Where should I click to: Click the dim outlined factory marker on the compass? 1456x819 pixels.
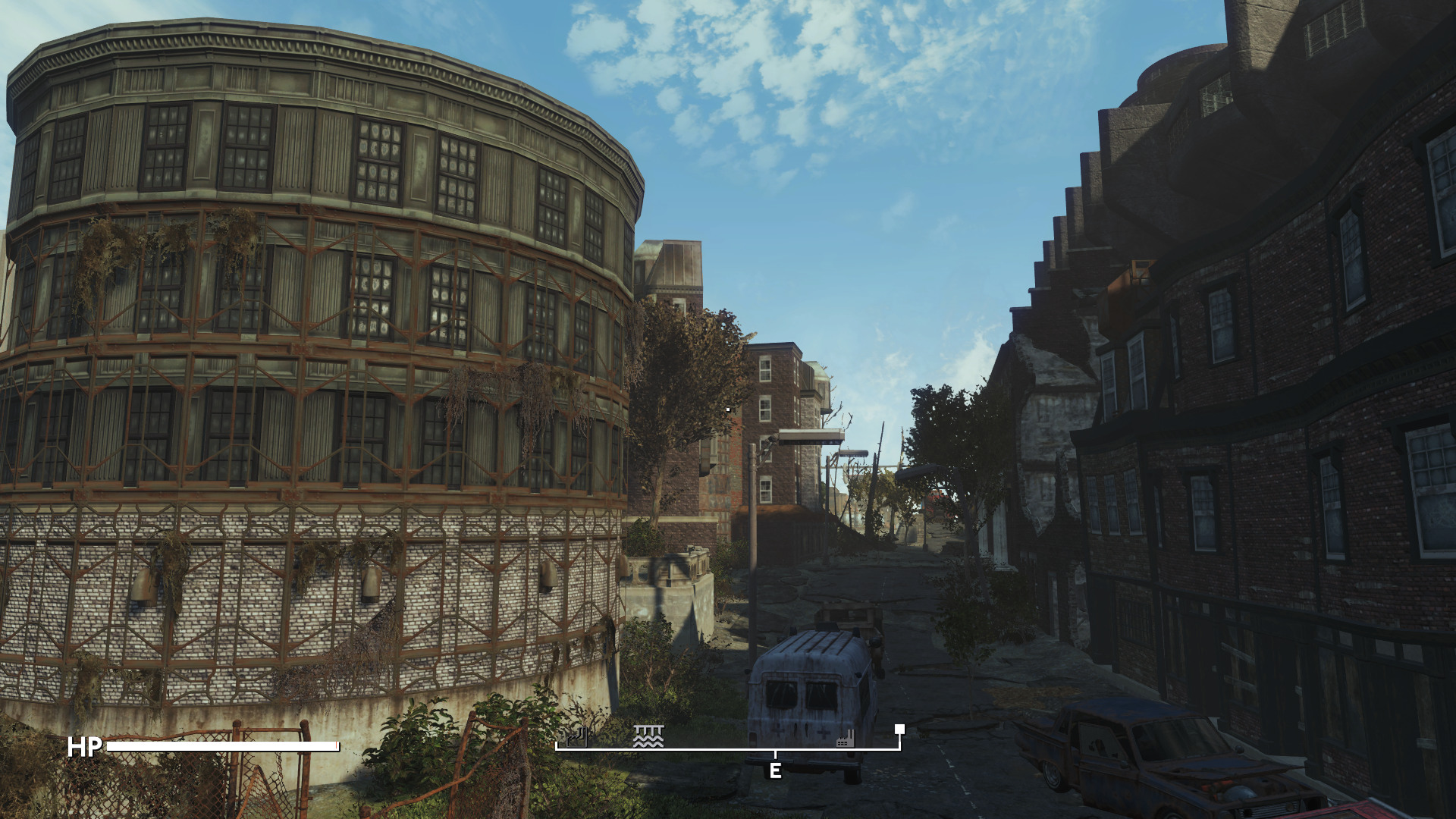coord(576,737)
